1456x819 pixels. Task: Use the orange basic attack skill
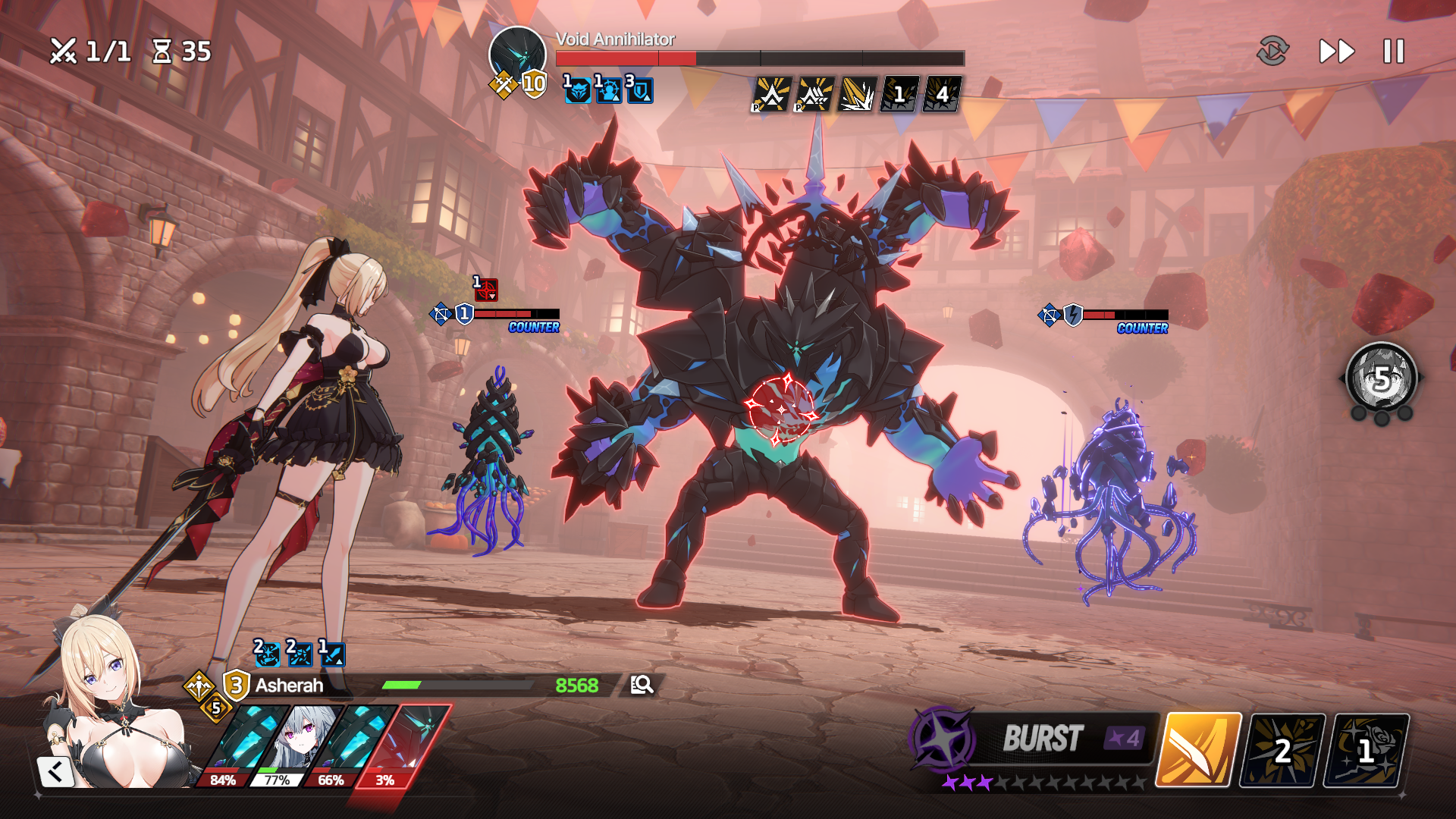pos(1197,749)
